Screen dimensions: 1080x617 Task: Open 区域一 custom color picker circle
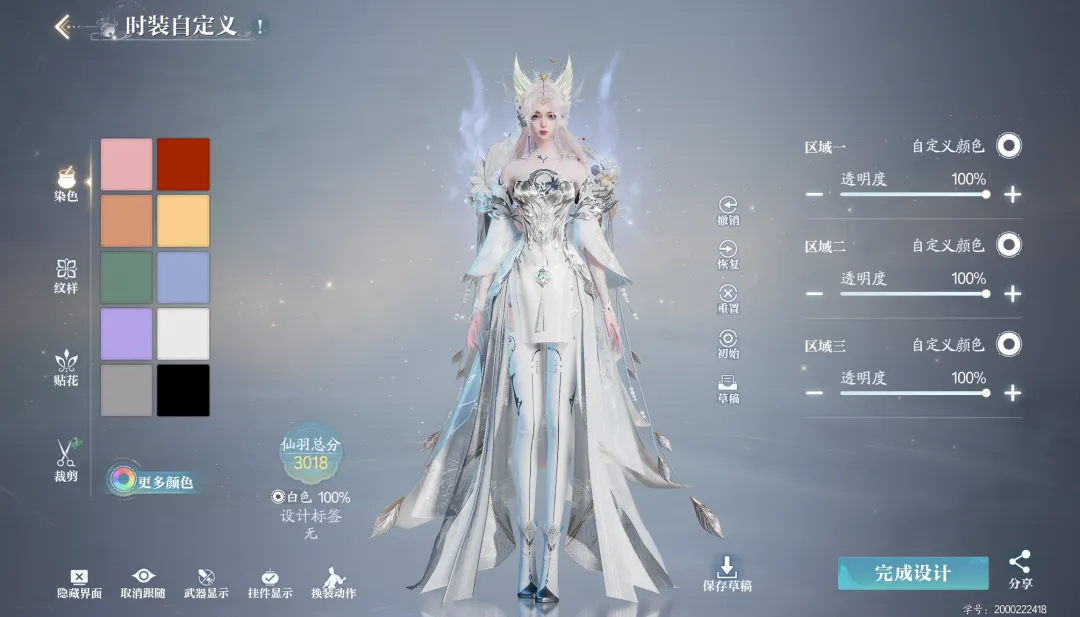pyautogui.click(x=1009, y=146)
